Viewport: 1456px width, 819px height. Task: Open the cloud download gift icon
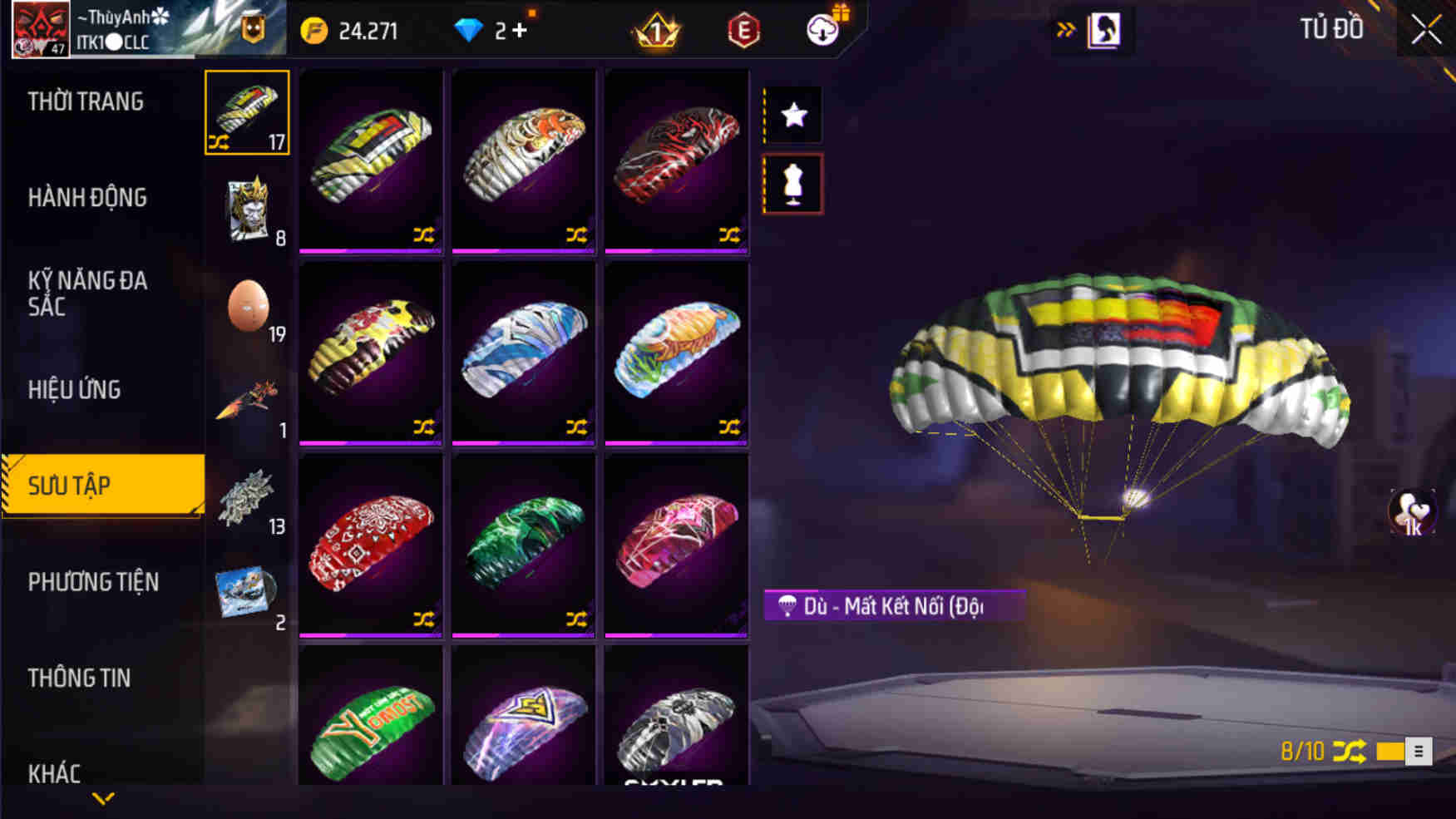pos(824,30)
